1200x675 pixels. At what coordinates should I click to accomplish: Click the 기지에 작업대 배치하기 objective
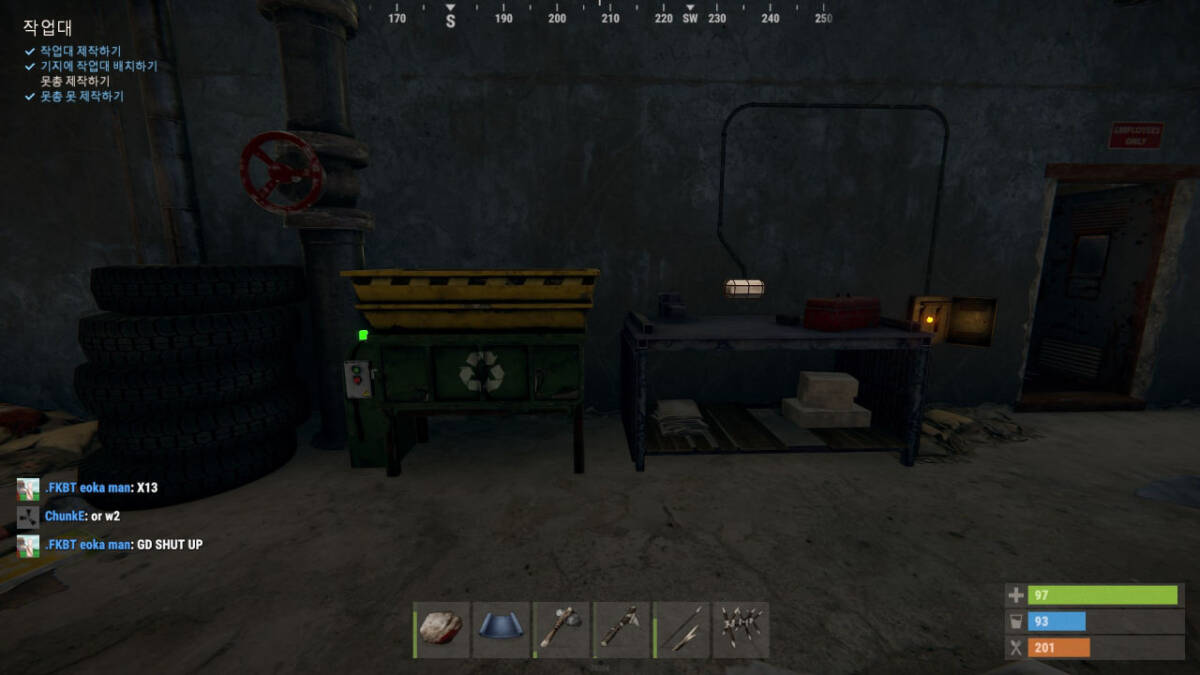[x=98, y=66]
